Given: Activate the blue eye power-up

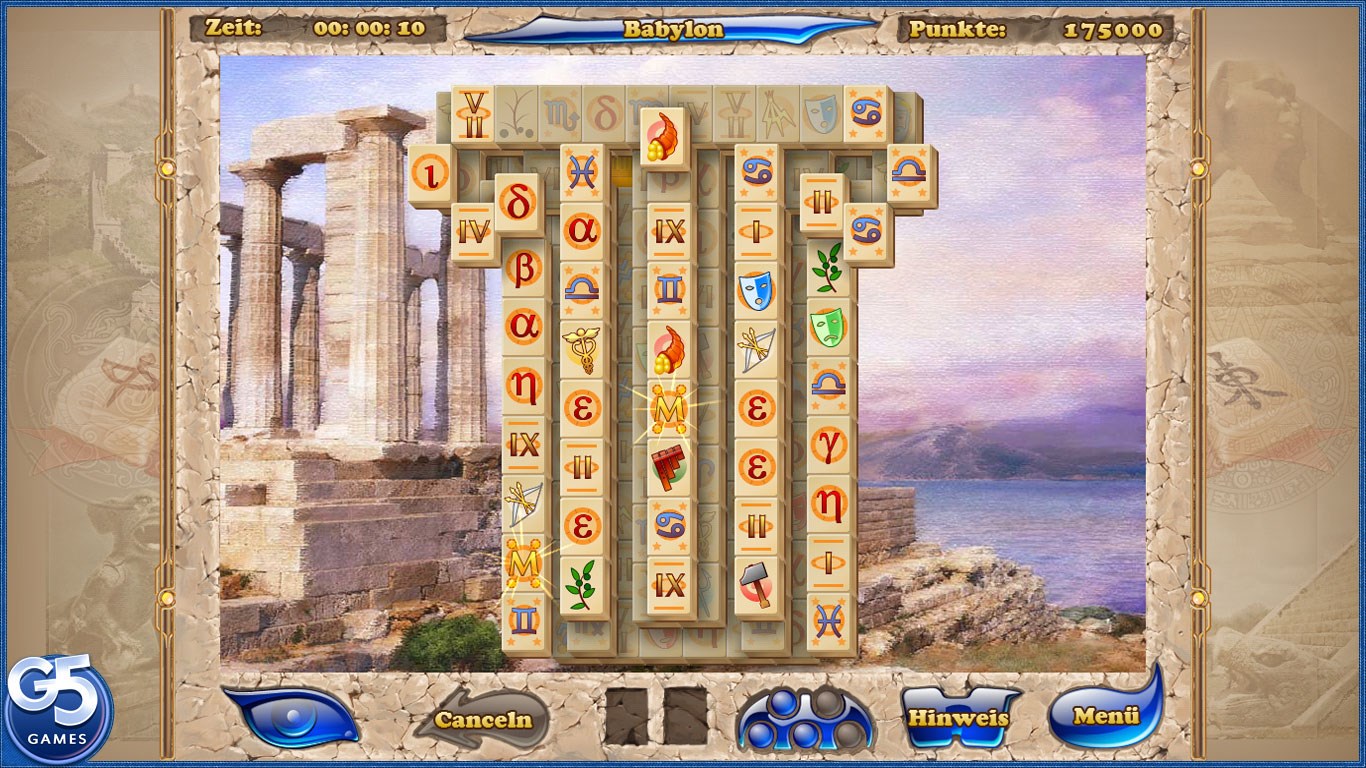Looking at the screenshot, I should [297, 716].
